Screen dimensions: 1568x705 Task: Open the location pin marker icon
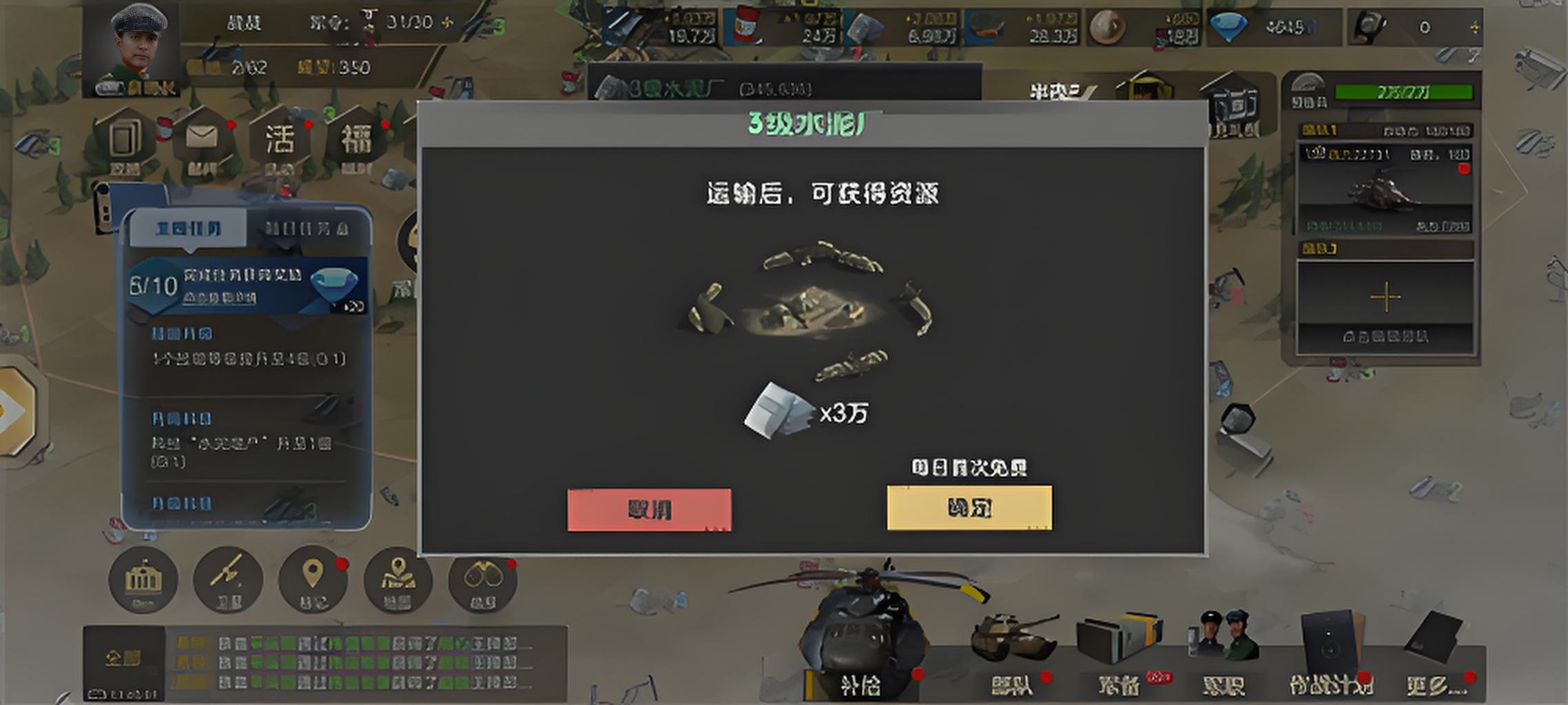pyautogui.click(x=313, y=580)
